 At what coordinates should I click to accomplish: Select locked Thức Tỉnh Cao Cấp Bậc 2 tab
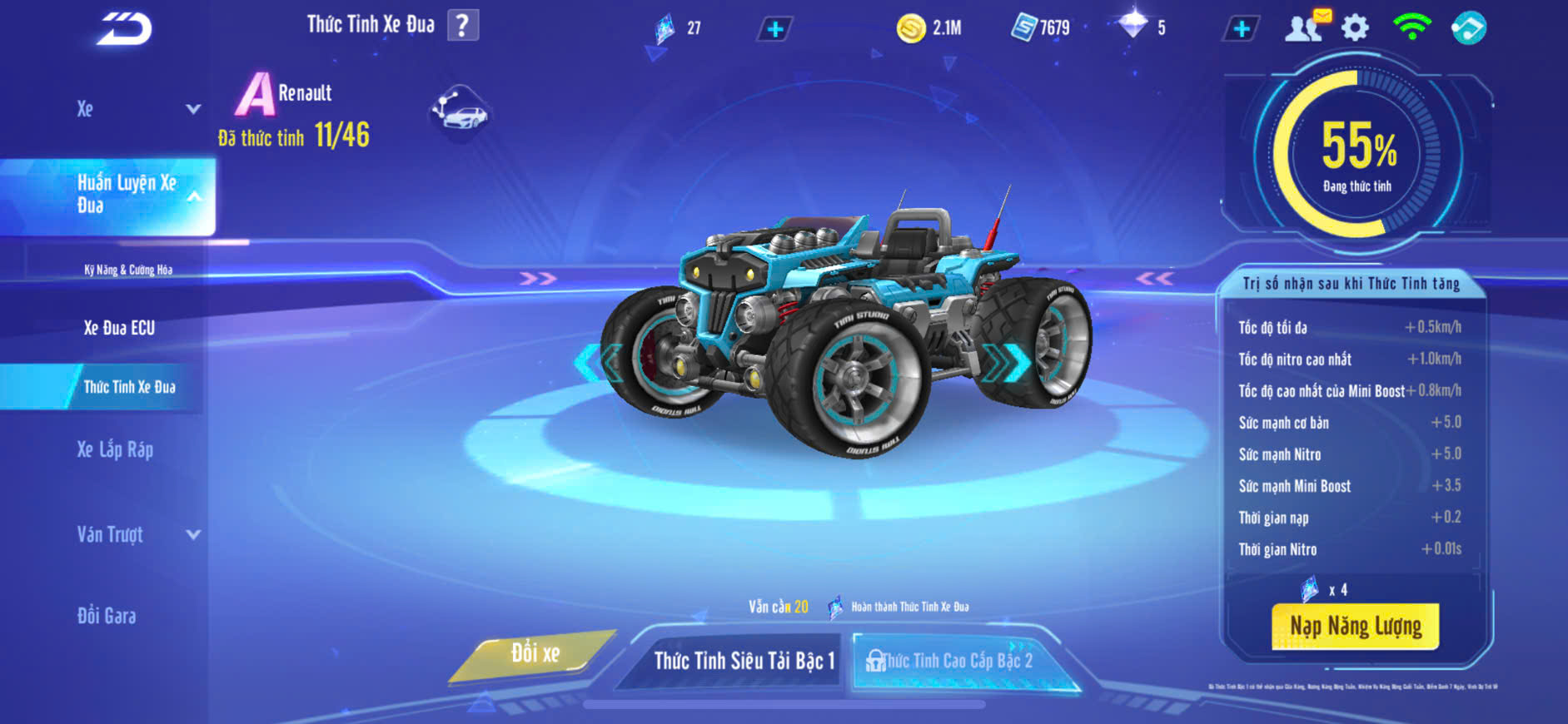click(956, 661)
